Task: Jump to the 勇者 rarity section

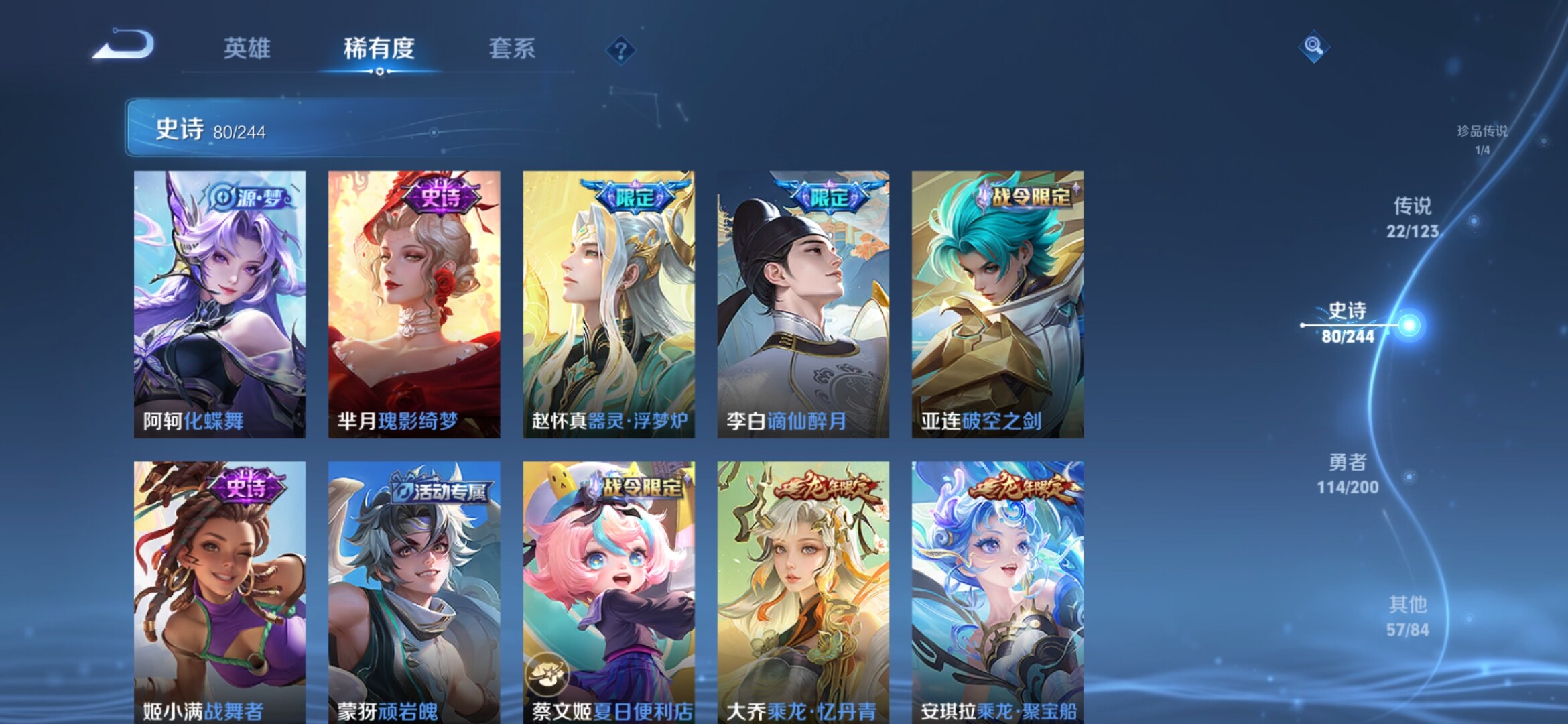Action: tap(1348, 473)
